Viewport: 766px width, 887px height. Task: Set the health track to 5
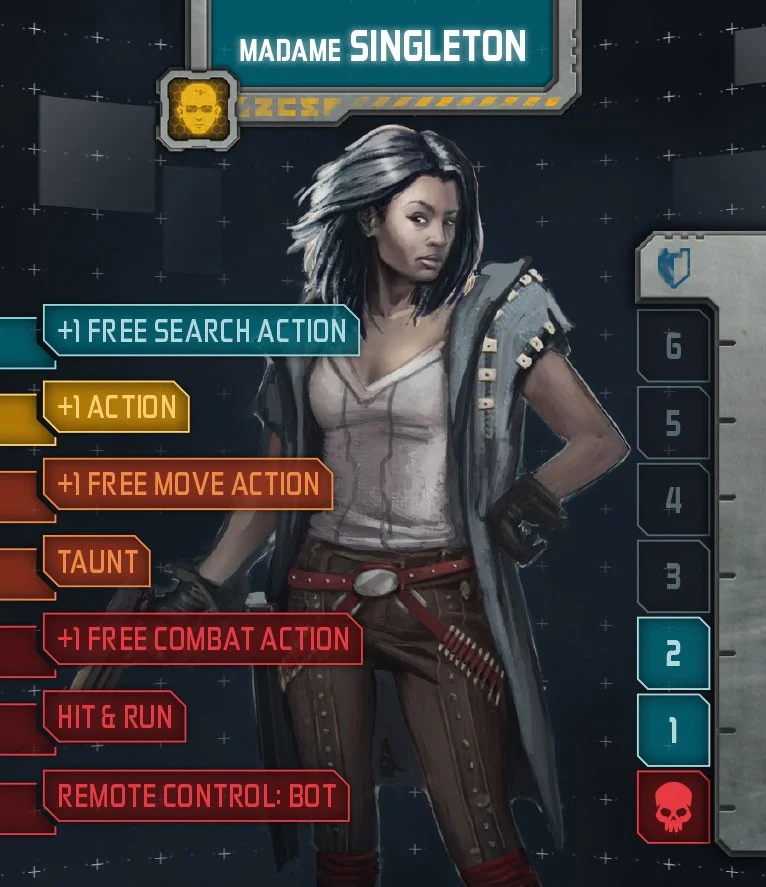pyautogui.click(x=673, y=423)
